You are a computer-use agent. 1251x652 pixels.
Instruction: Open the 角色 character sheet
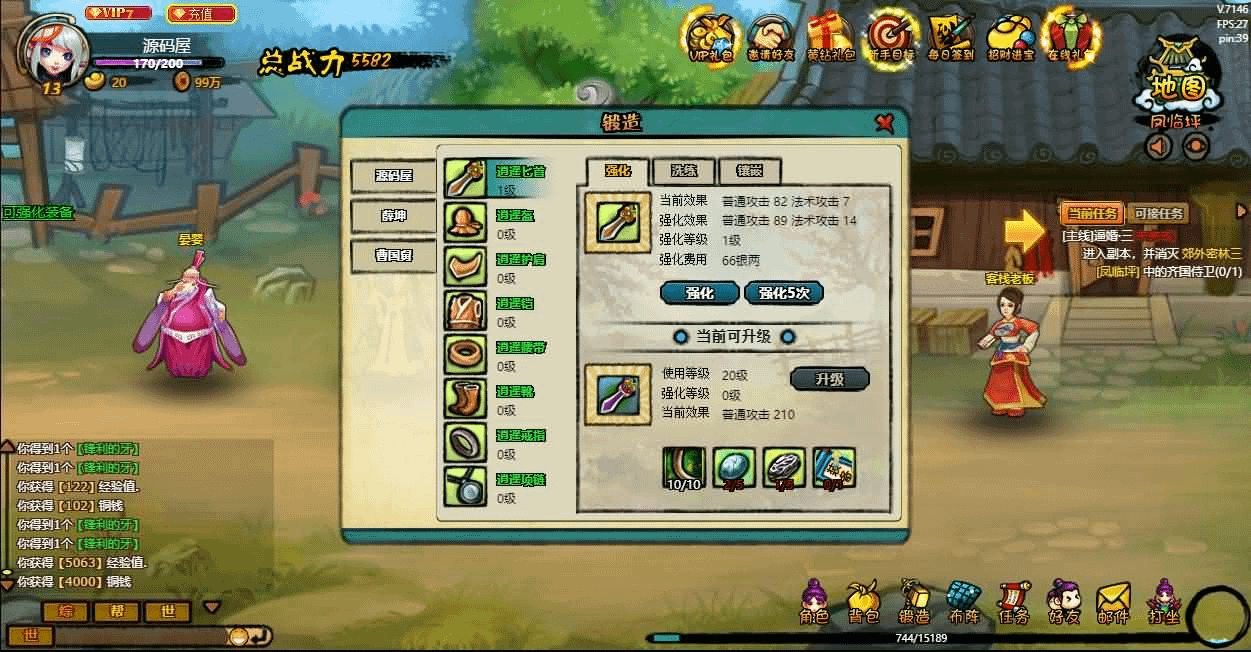pyautogui.click(x=814, y=603)
